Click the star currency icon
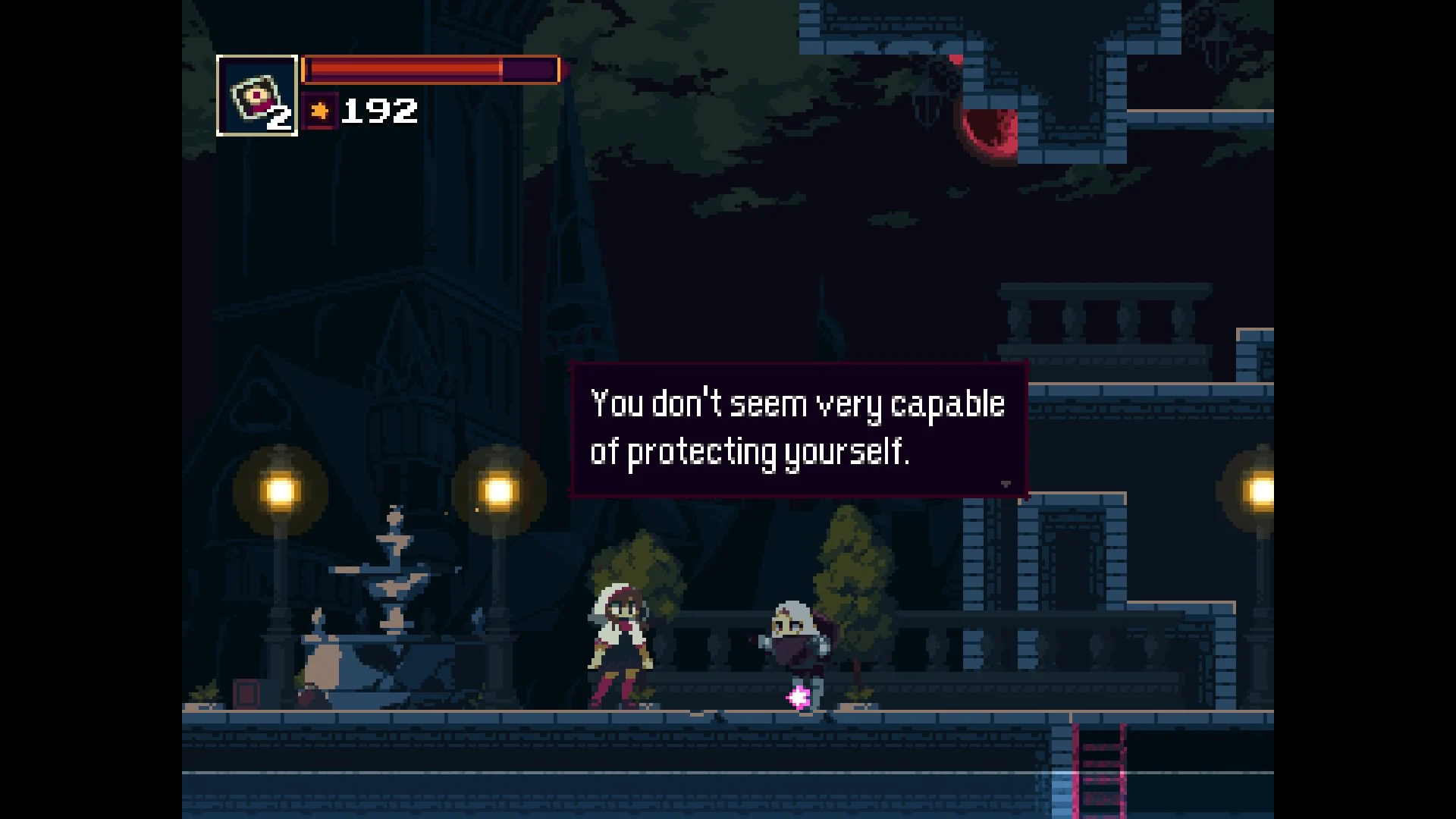Image resolution: width=1456 pixels, height=819 pixels. click(319, 111)
